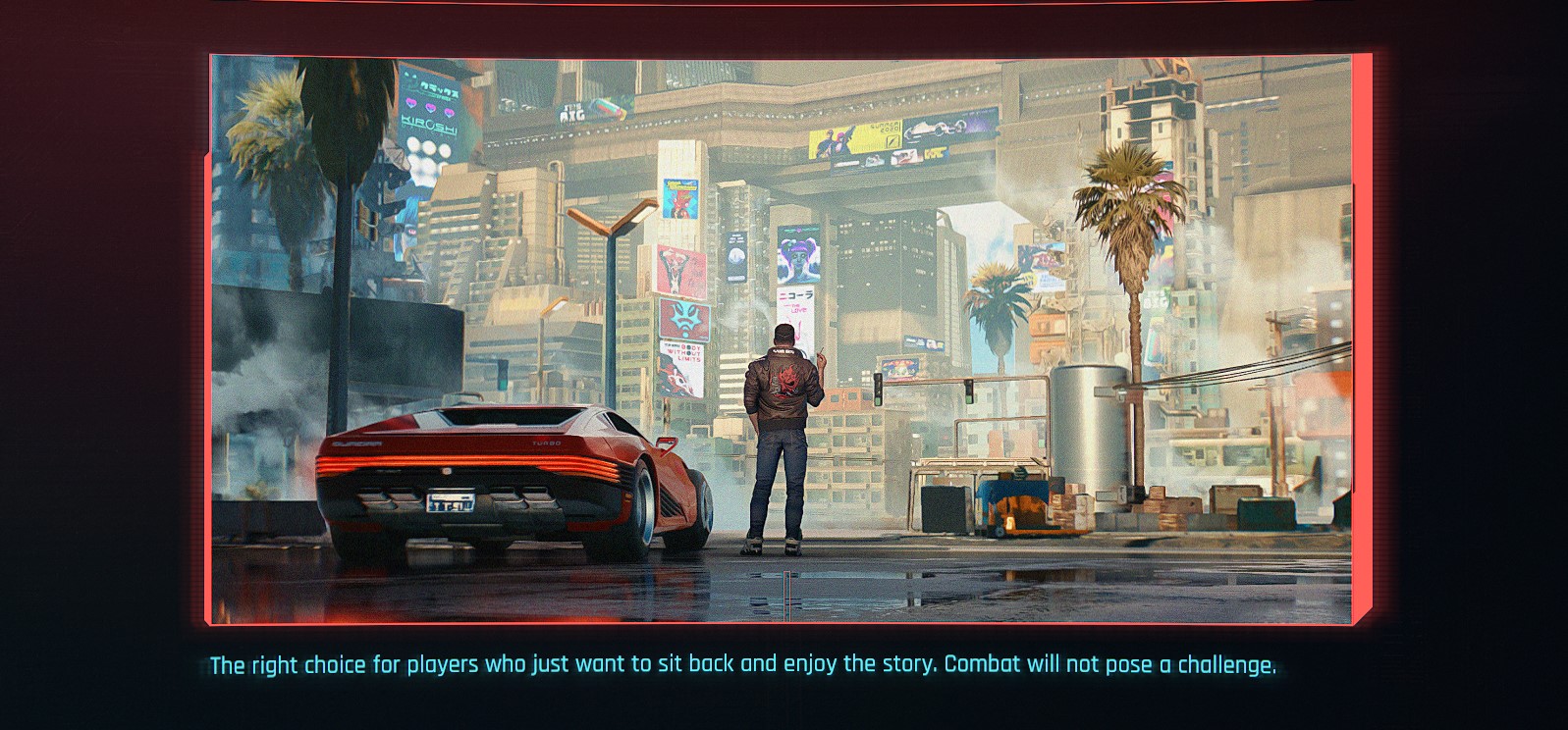Viewport: 1568px width, 730px height.
Task: Select the anime girl billboard with pigtails
Action: coord(798,253)
